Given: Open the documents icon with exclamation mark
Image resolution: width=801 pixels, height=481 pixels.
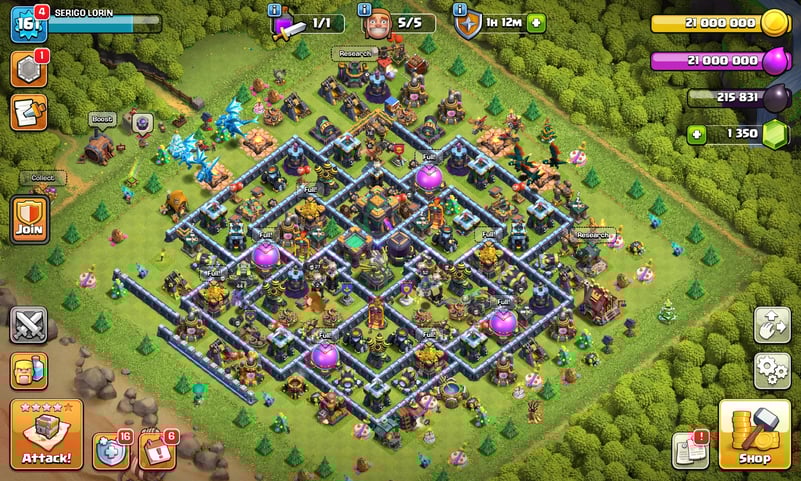Looking at the screenshot, I should tap(689, 451).
